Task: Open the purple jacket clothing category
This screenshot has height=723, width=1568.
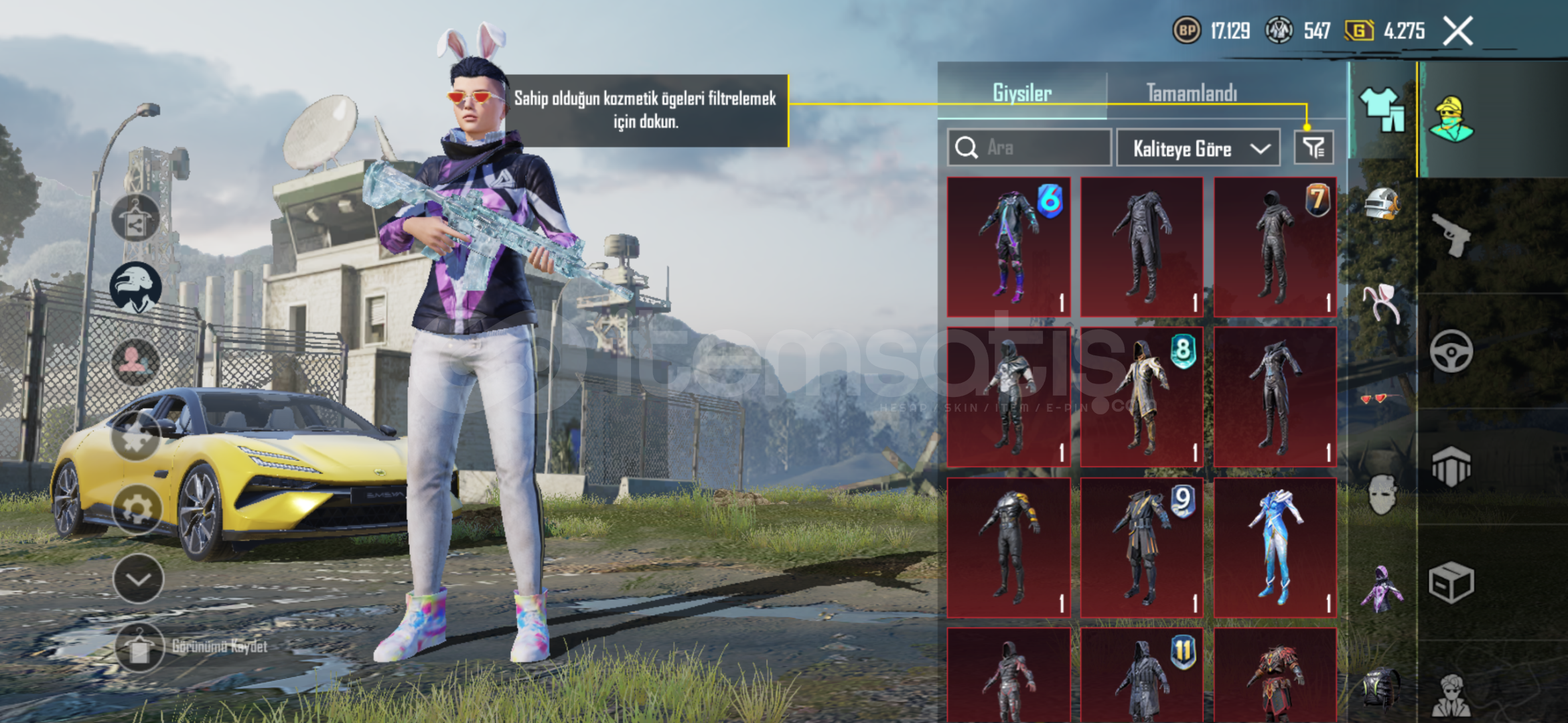Action: click(x=1382, y=589)
